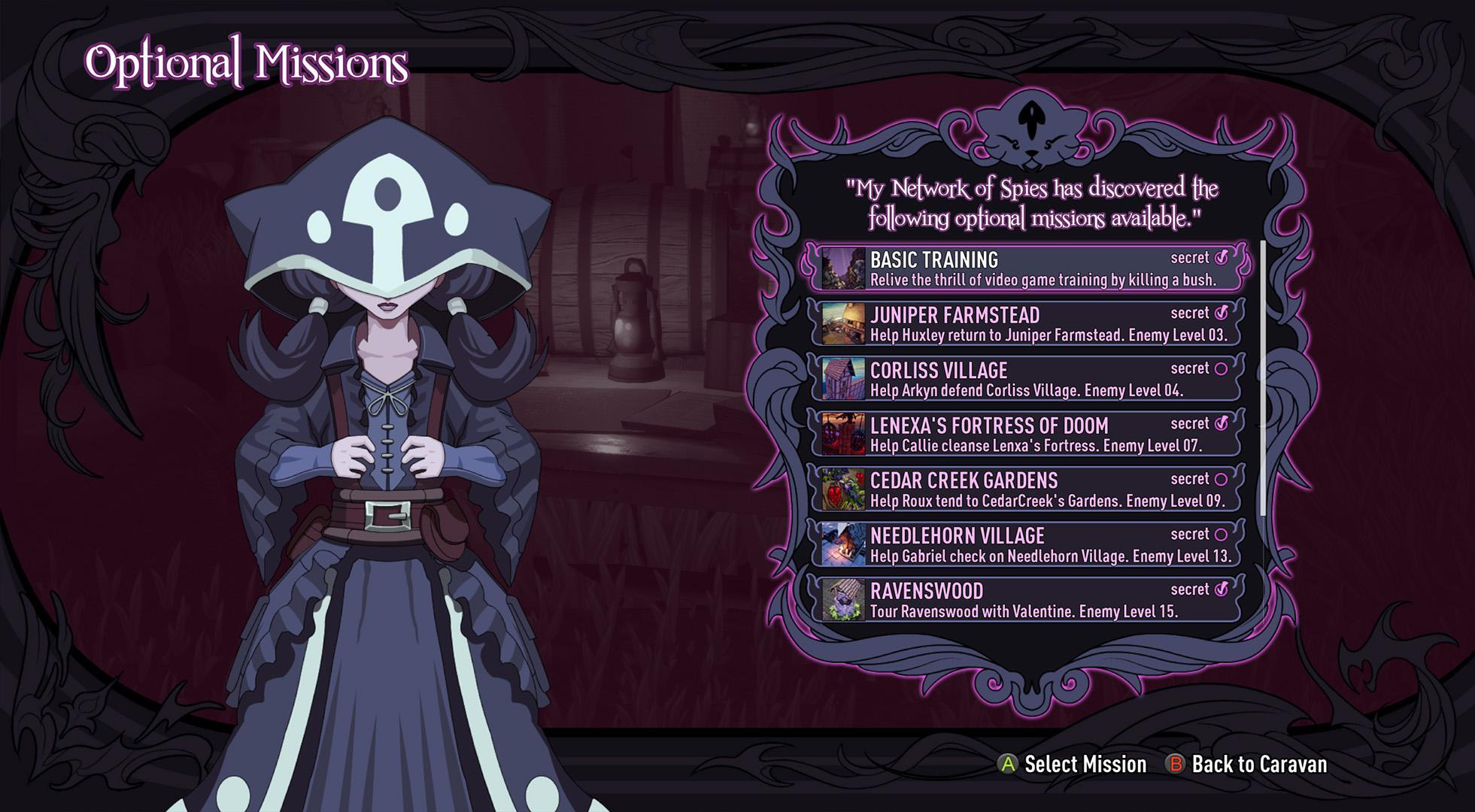Viewport: 1475px width, 812px height.
Task: Click the Optional Missions title
Action: pos(244,64)
